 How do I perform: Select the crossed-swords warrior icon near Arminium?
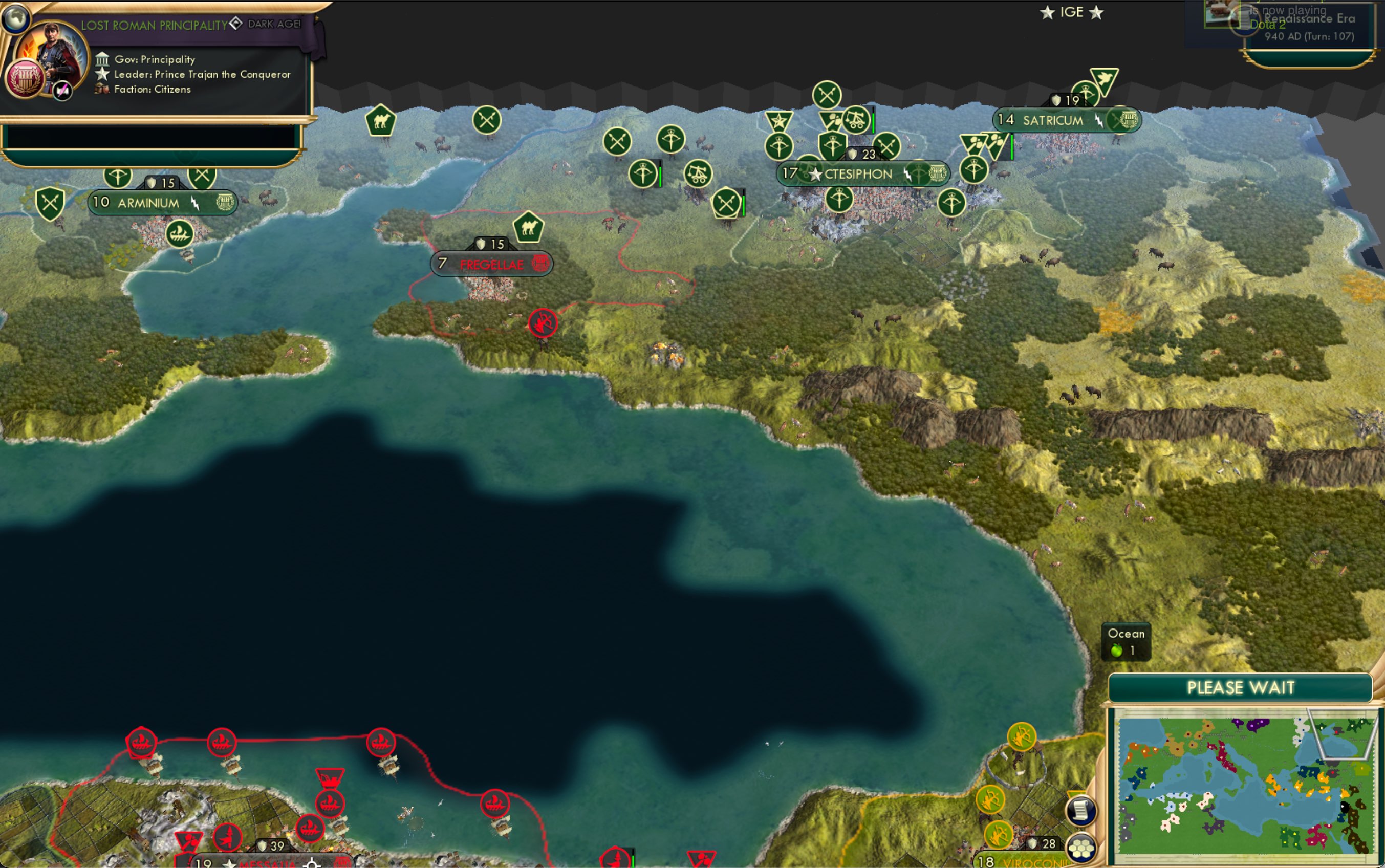click(48, 202)
